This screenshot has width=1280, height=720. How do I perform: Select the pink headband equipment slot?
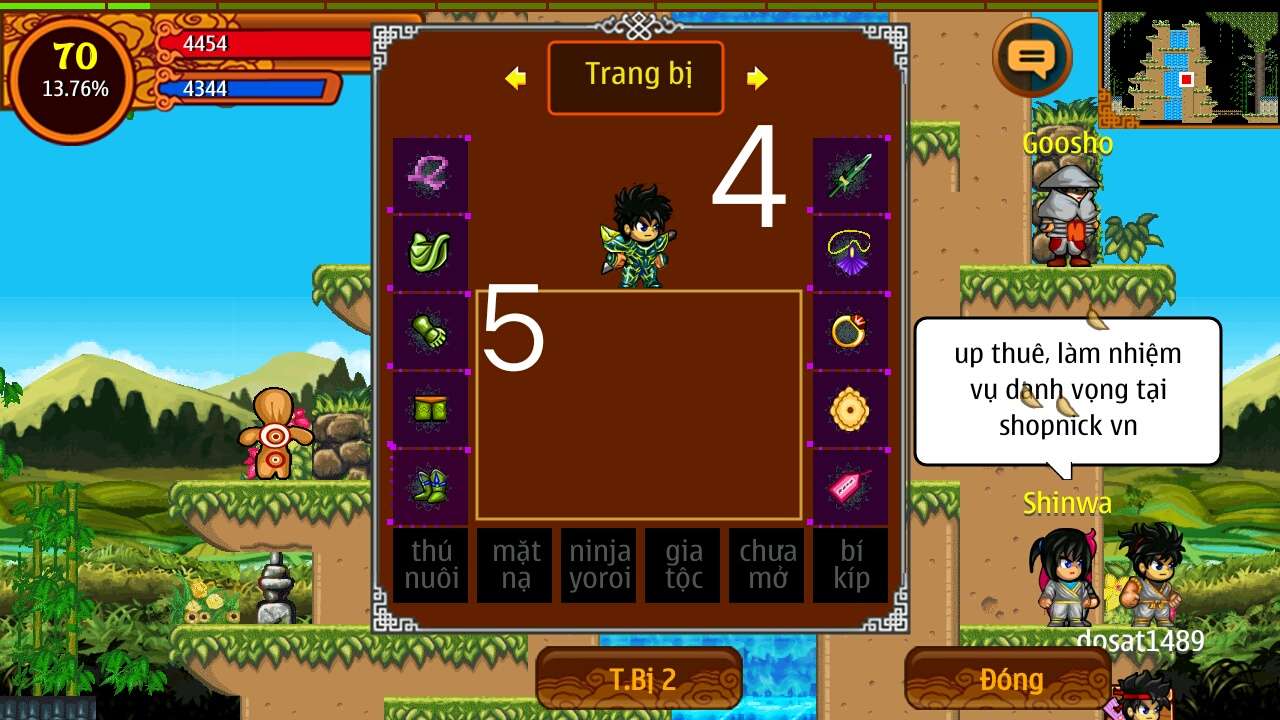coord(430,175)
